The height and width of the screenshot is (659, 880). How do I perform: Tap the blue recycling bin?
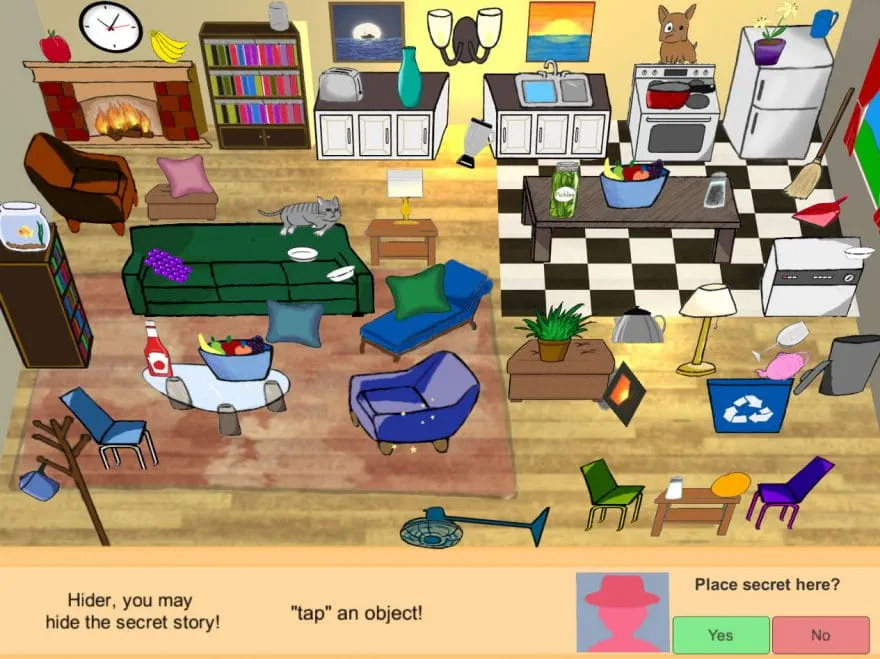(x=749, y=404)
